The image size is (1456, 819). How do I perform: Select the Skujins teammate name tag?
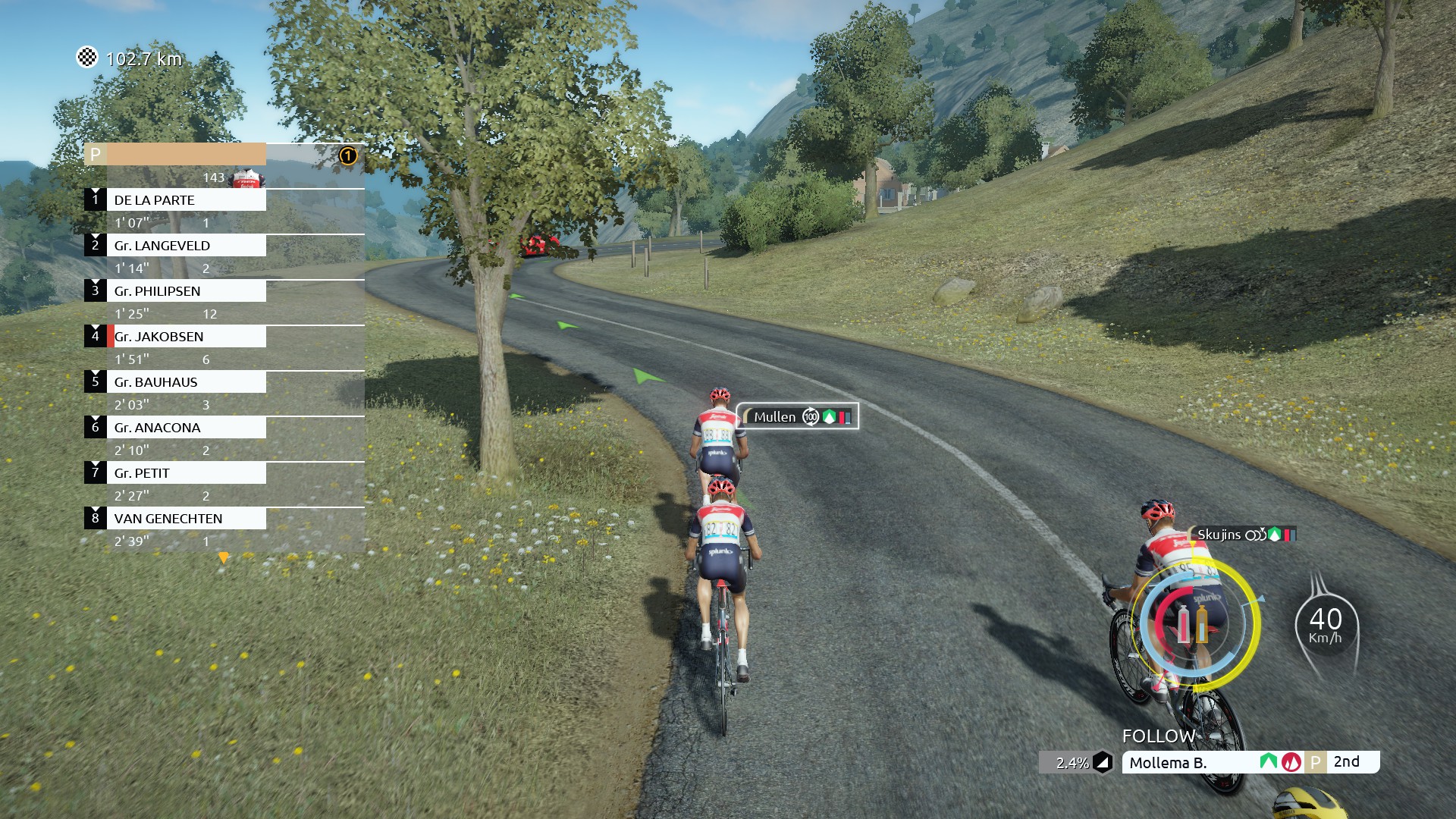coord(1244,535)
